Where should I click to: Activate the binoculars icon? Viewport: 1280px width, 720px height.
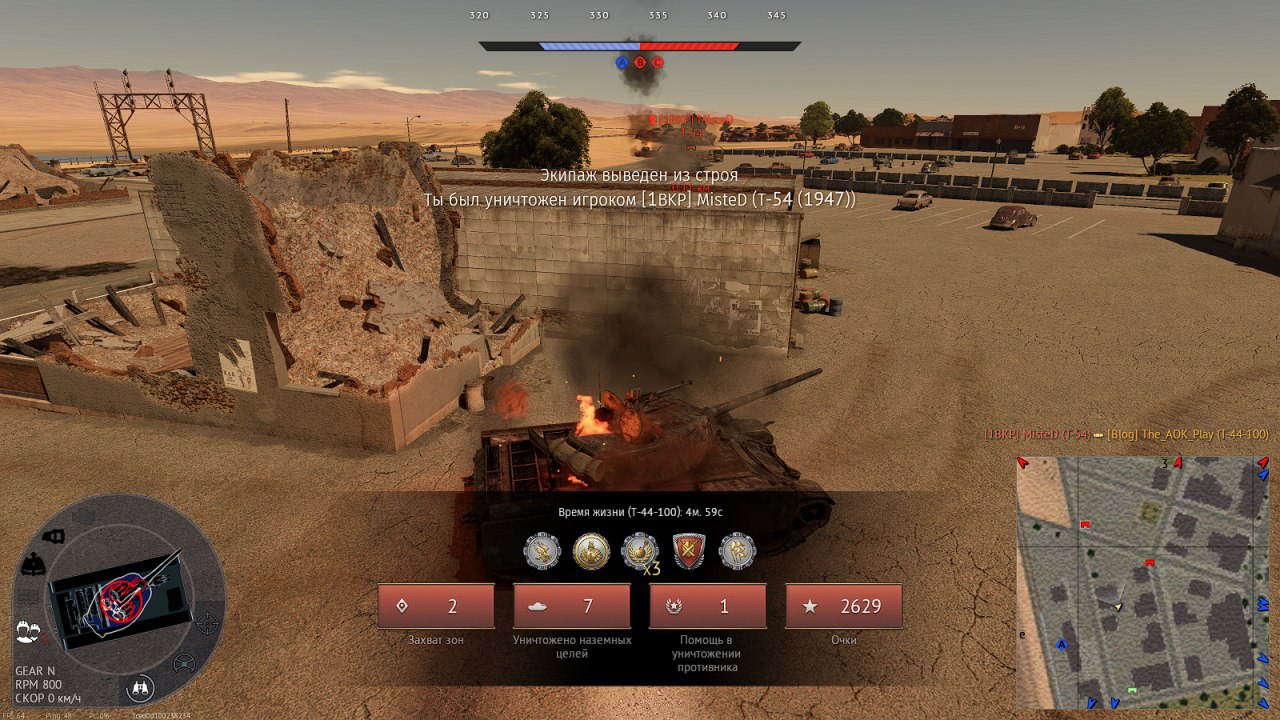[141, 688]
